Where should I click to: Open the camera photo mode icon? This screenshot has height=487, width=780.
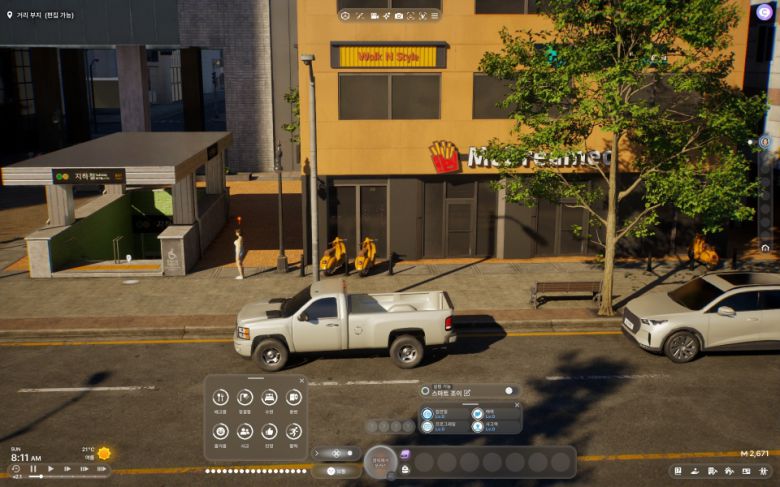pyautogui.click(x=398, y=16)
